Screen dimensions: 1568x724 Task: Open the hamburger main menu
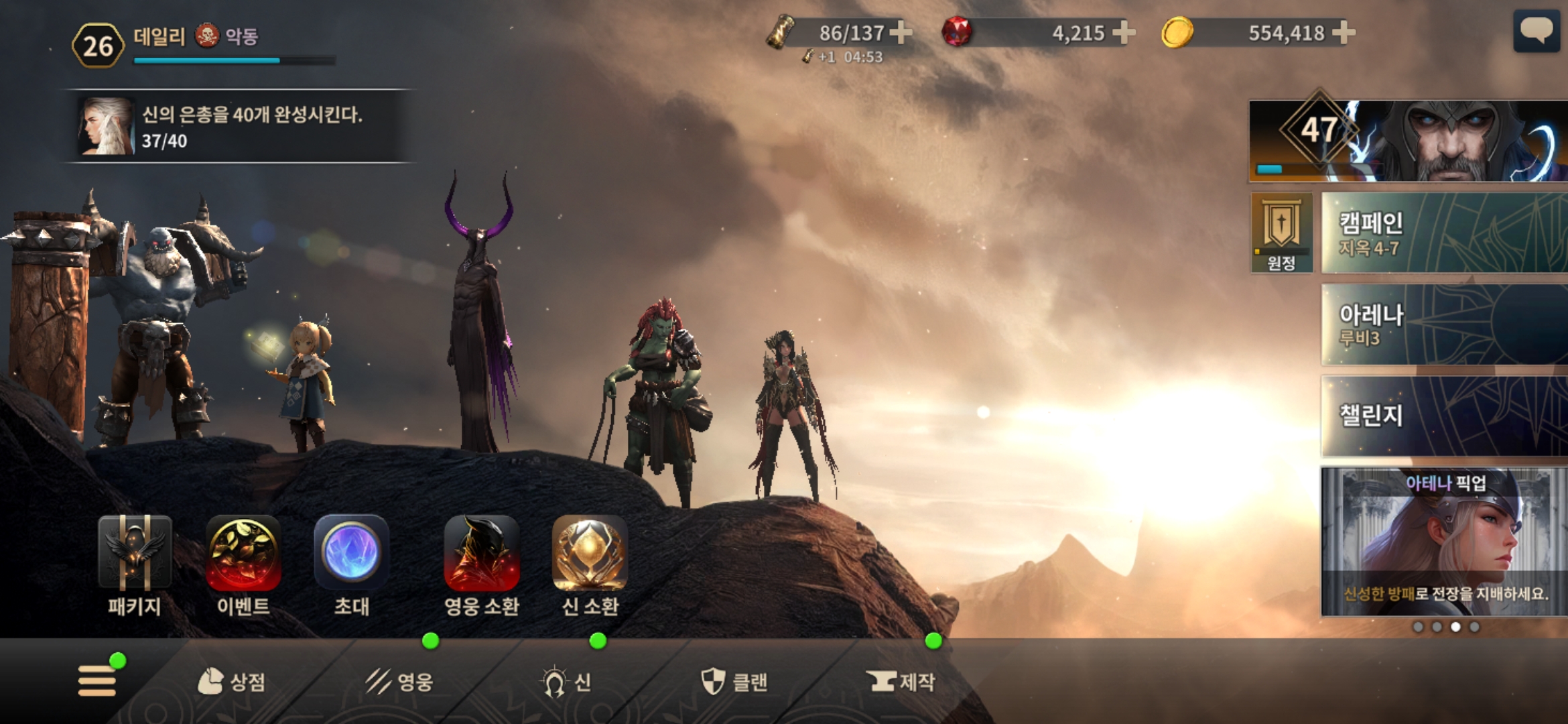(x=97, y=680)
